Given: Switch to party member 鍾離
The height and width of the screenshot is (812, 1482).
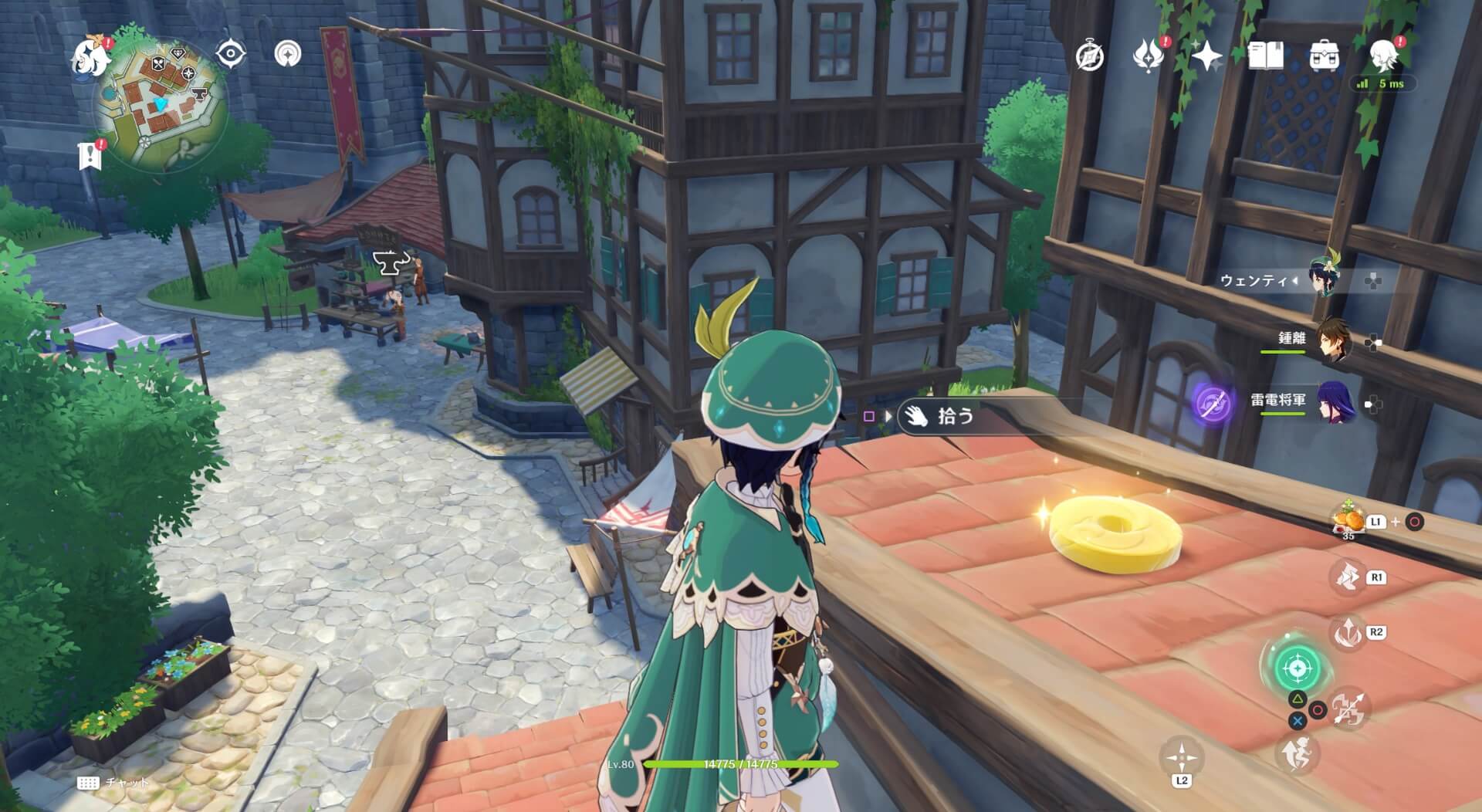Looking at the screenshot, I should 1333,340.
